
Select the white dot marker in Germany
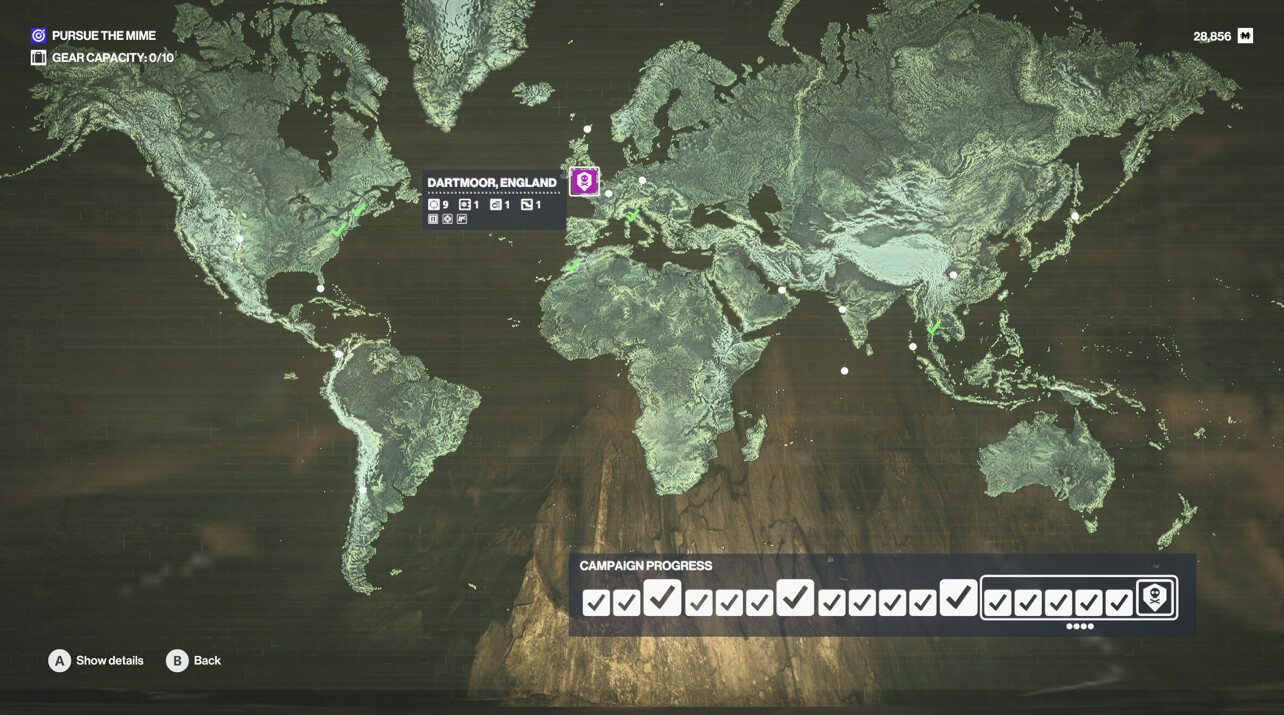[642, 181]
